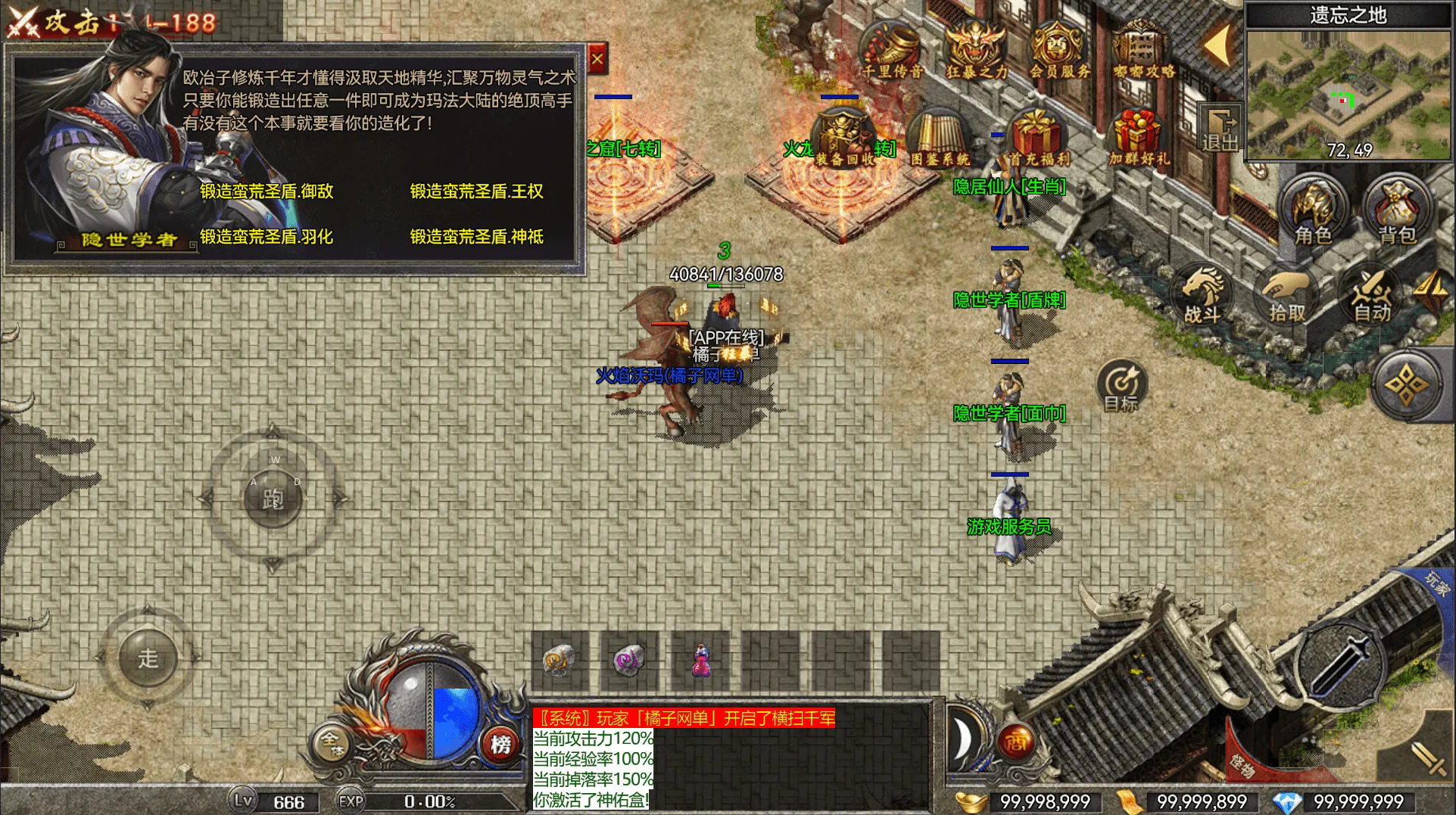1456x815 pixels.
Task: Toggle 自动 auto-battle
Action: pos(1371,297)
